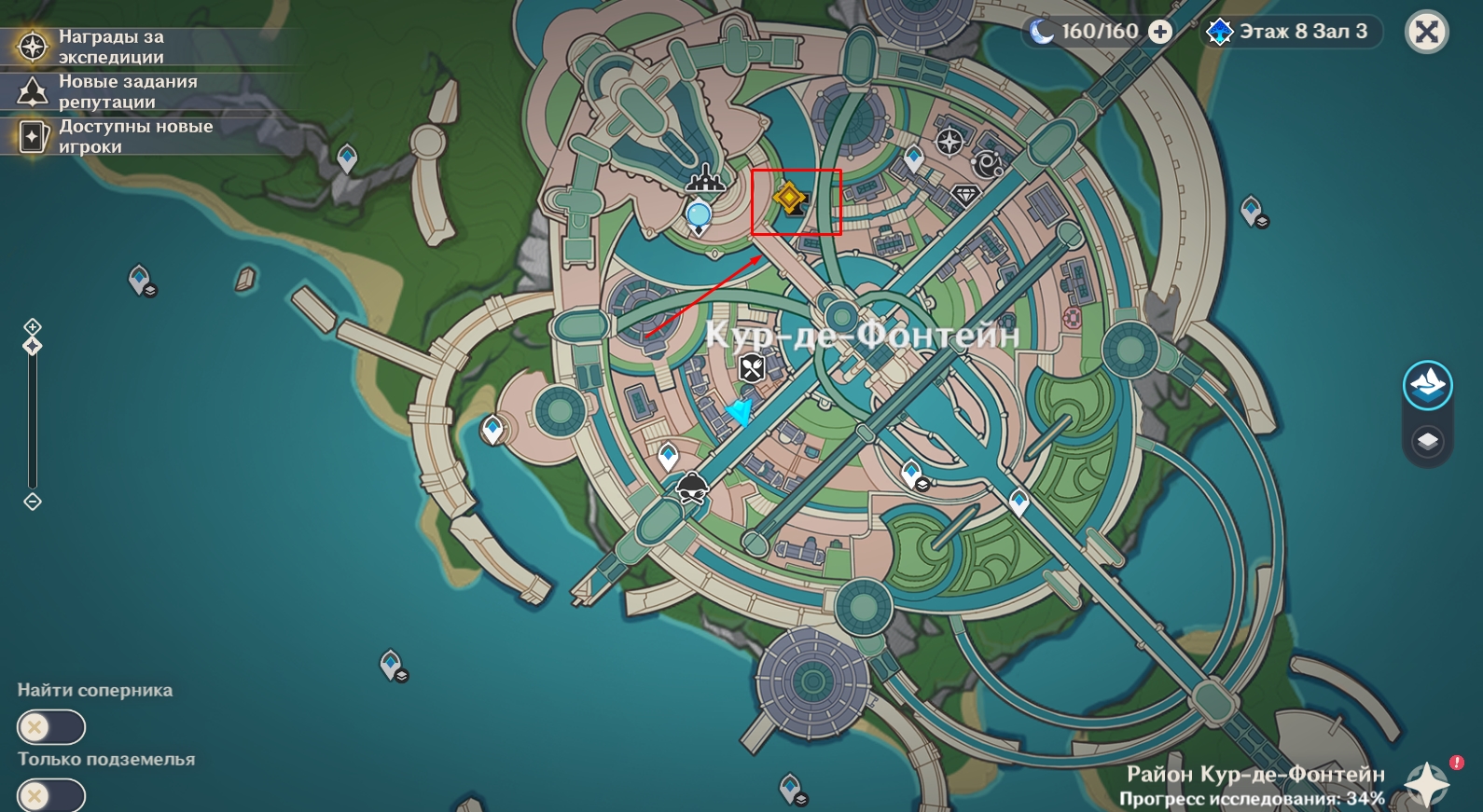Close the map with the X button
The width and height of the screenshot is (1483, 812).
pyautogui.click(x=1426, y=33)
